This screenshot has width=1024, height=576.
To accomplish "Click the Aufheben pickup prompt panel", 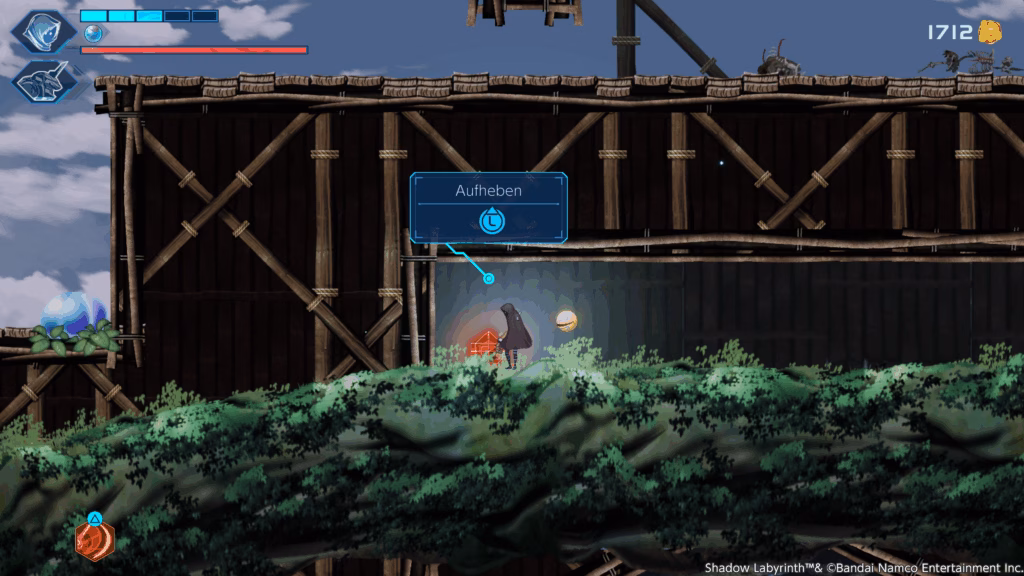I will click(x=489, y=207).
